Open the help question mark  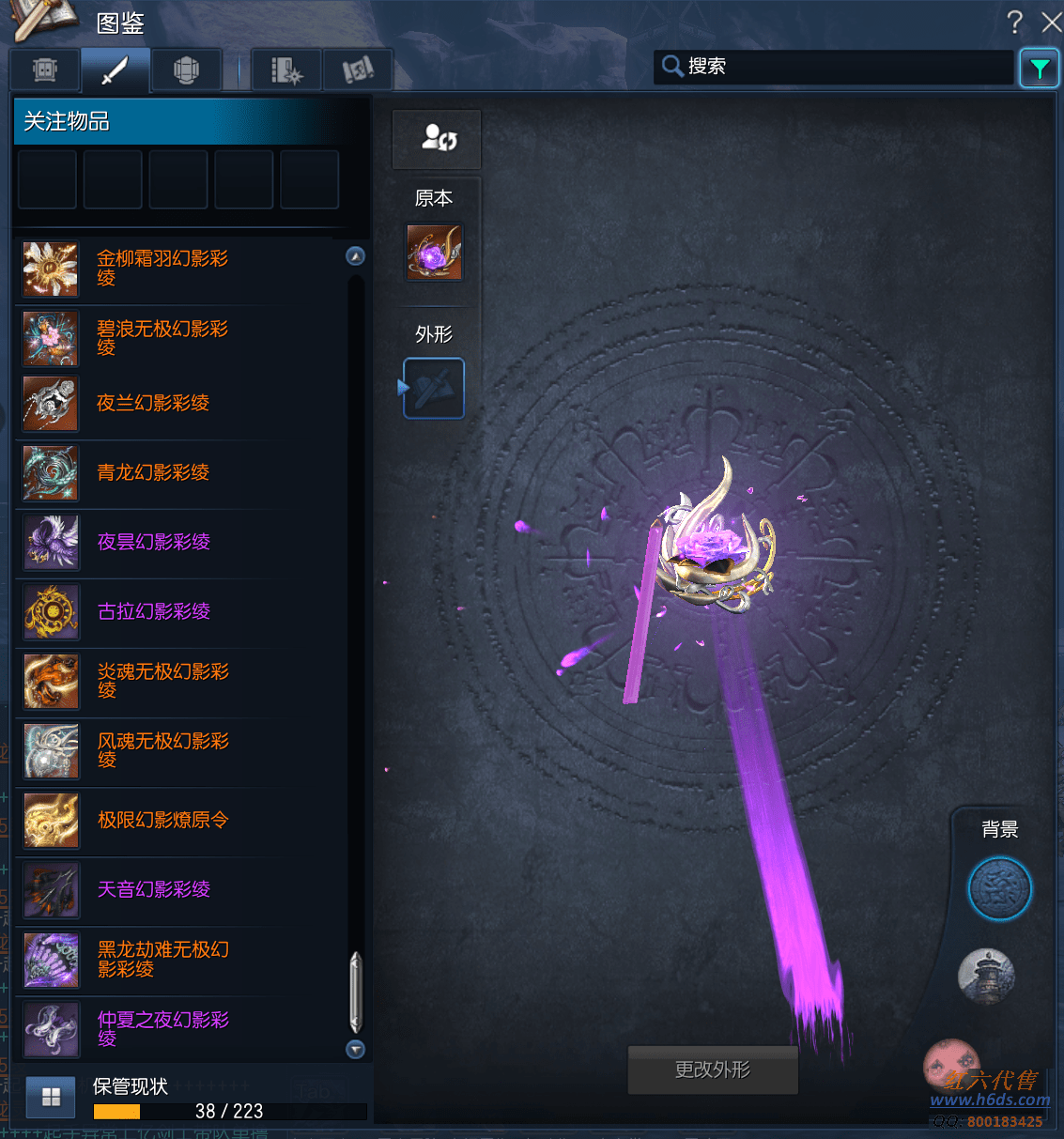[1014, 22]
